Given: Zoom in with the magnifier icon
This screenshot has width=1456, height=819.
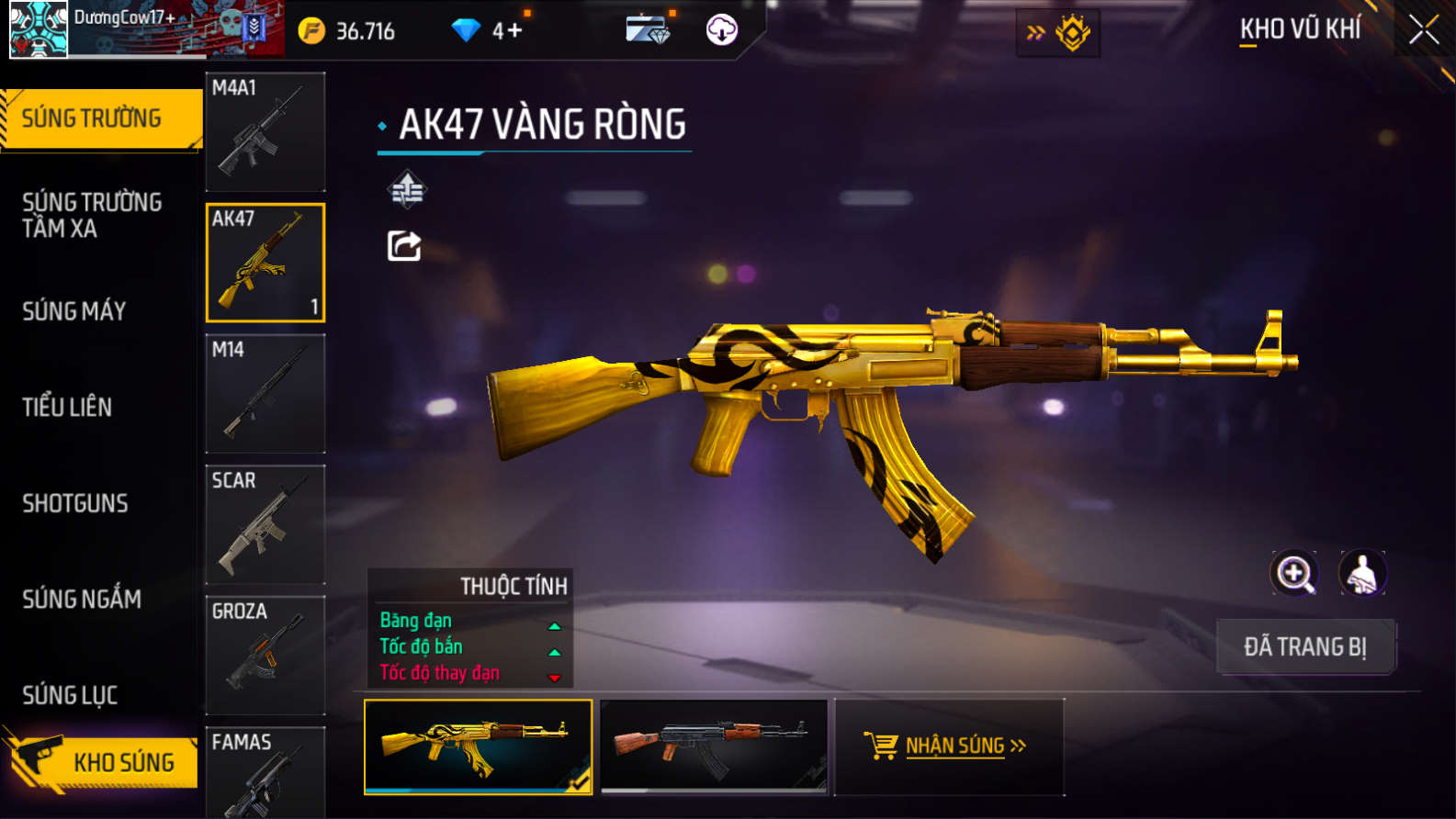Looking at the screenshot, I should 1293,574.
